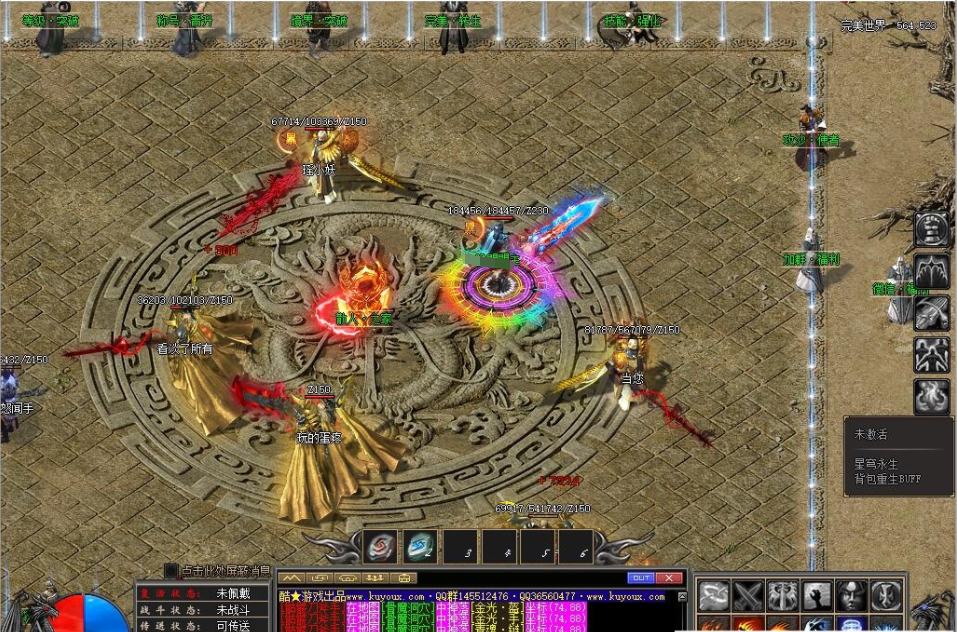957x632 pixels.
Task: Click the crossed swords button in bottom panel
Action: (749, 596)
